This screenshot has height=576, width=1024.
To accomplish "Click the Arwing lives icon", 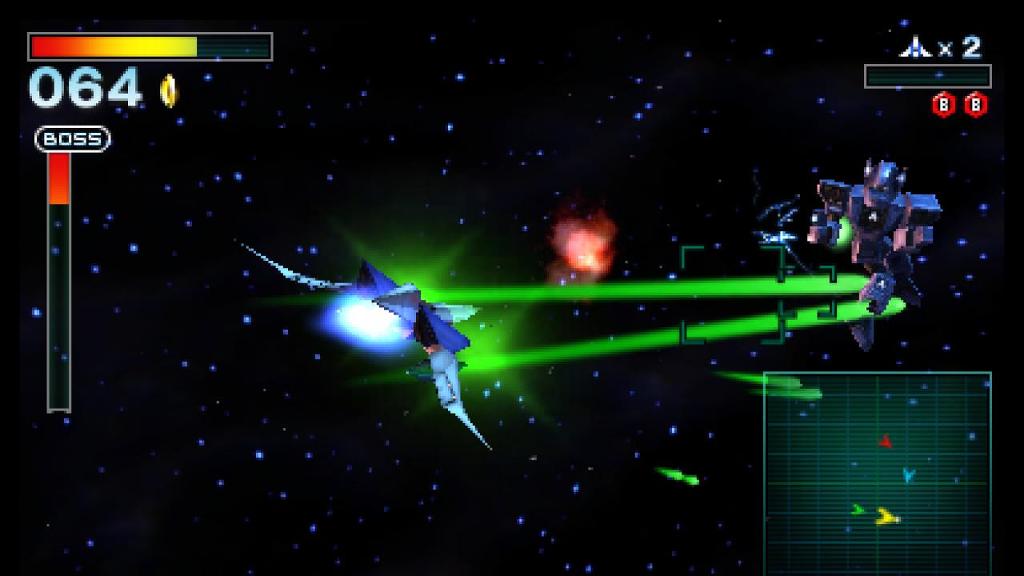I will (915, 47).
